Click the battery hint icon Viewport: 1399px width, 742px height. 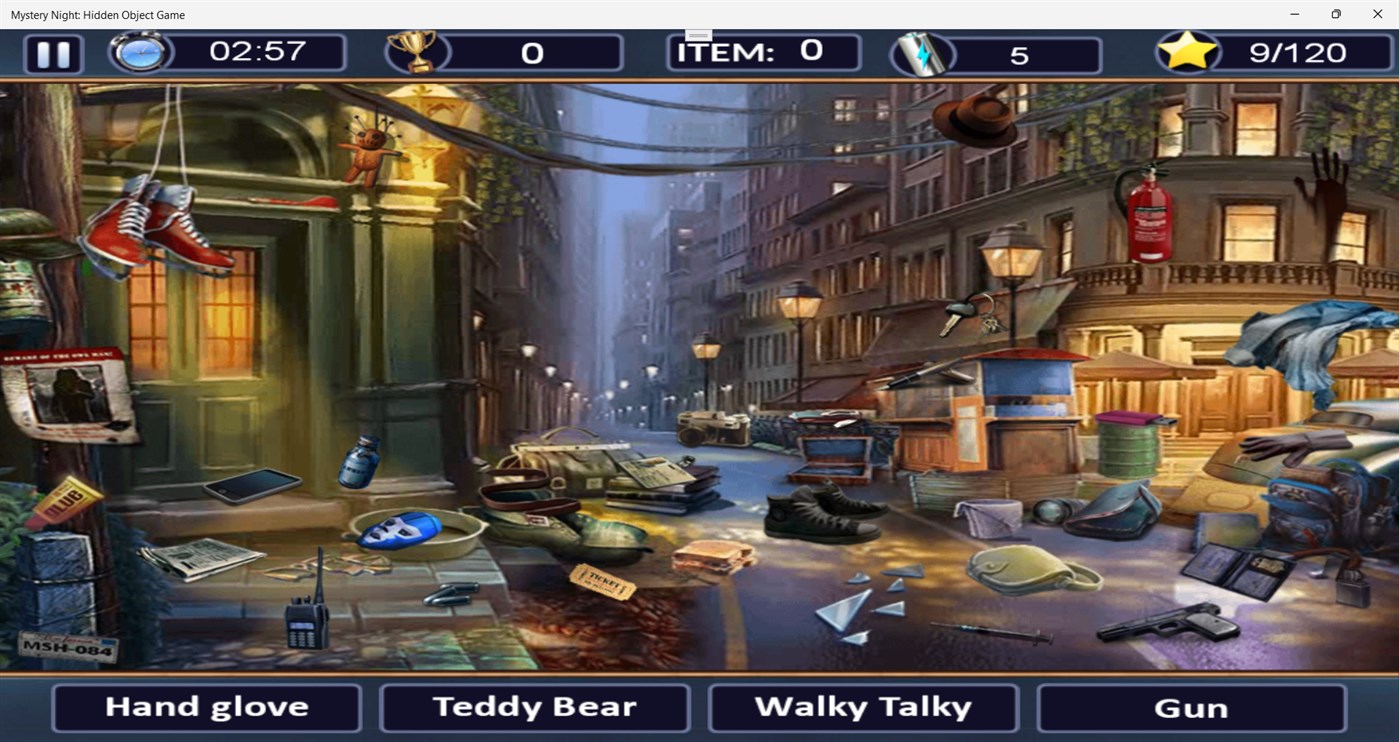[921, 52]
